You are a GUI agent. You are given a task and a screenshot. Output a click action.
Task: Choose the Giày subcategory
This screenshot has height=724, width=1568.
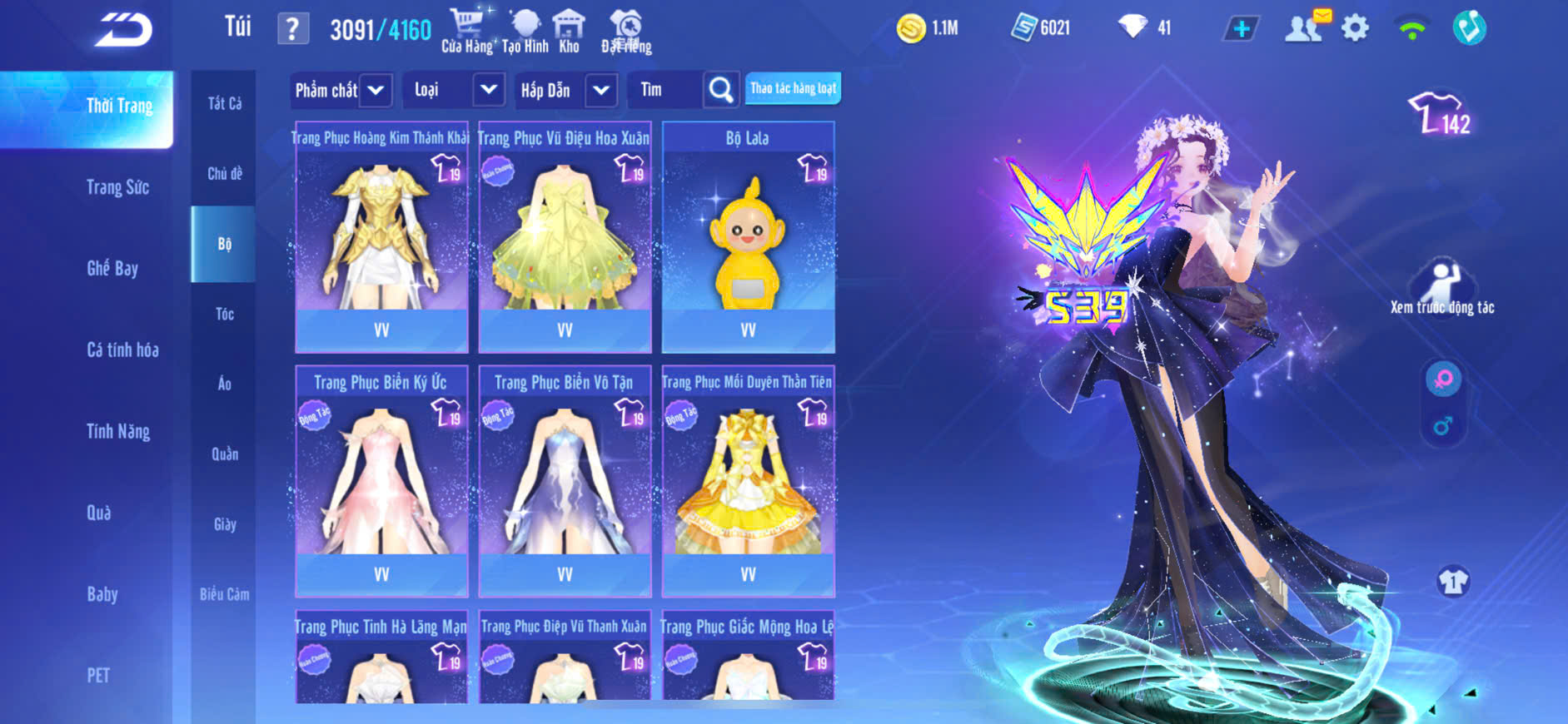[x=225, y=524]
